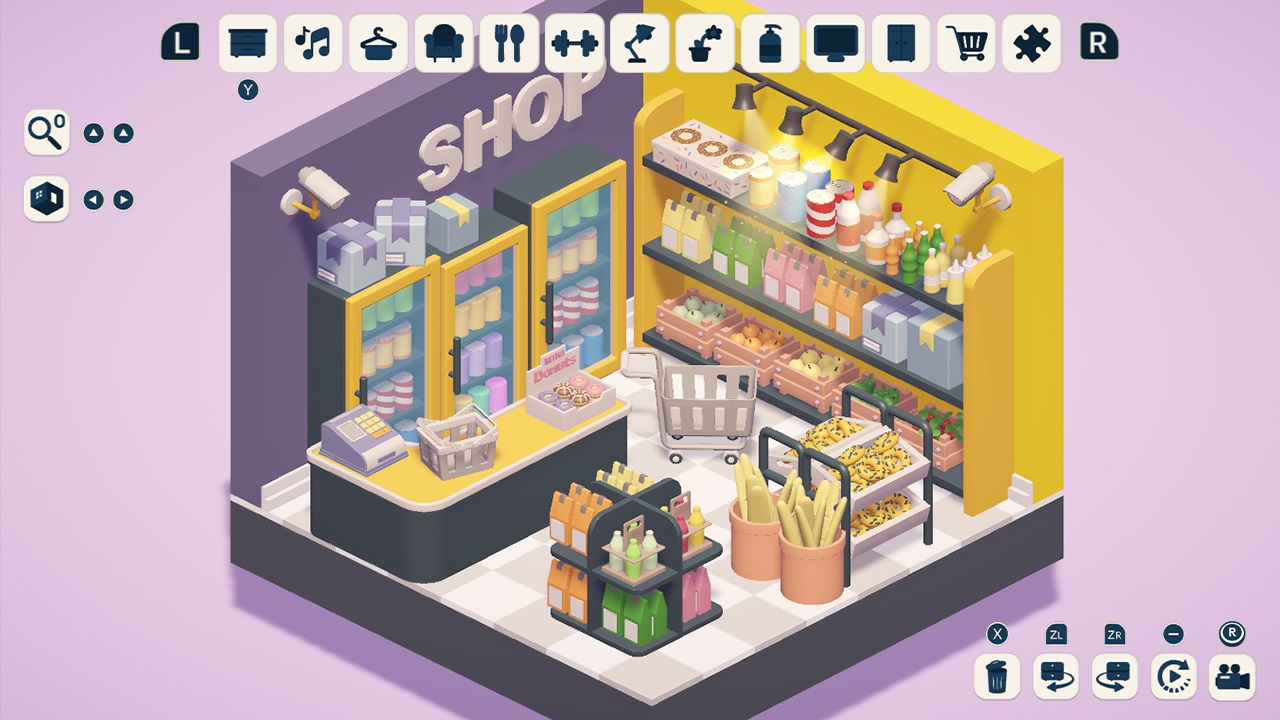Select the clothes hanger category
Image resolution: width=1280 pixels, height=720 pixels.
377,44
